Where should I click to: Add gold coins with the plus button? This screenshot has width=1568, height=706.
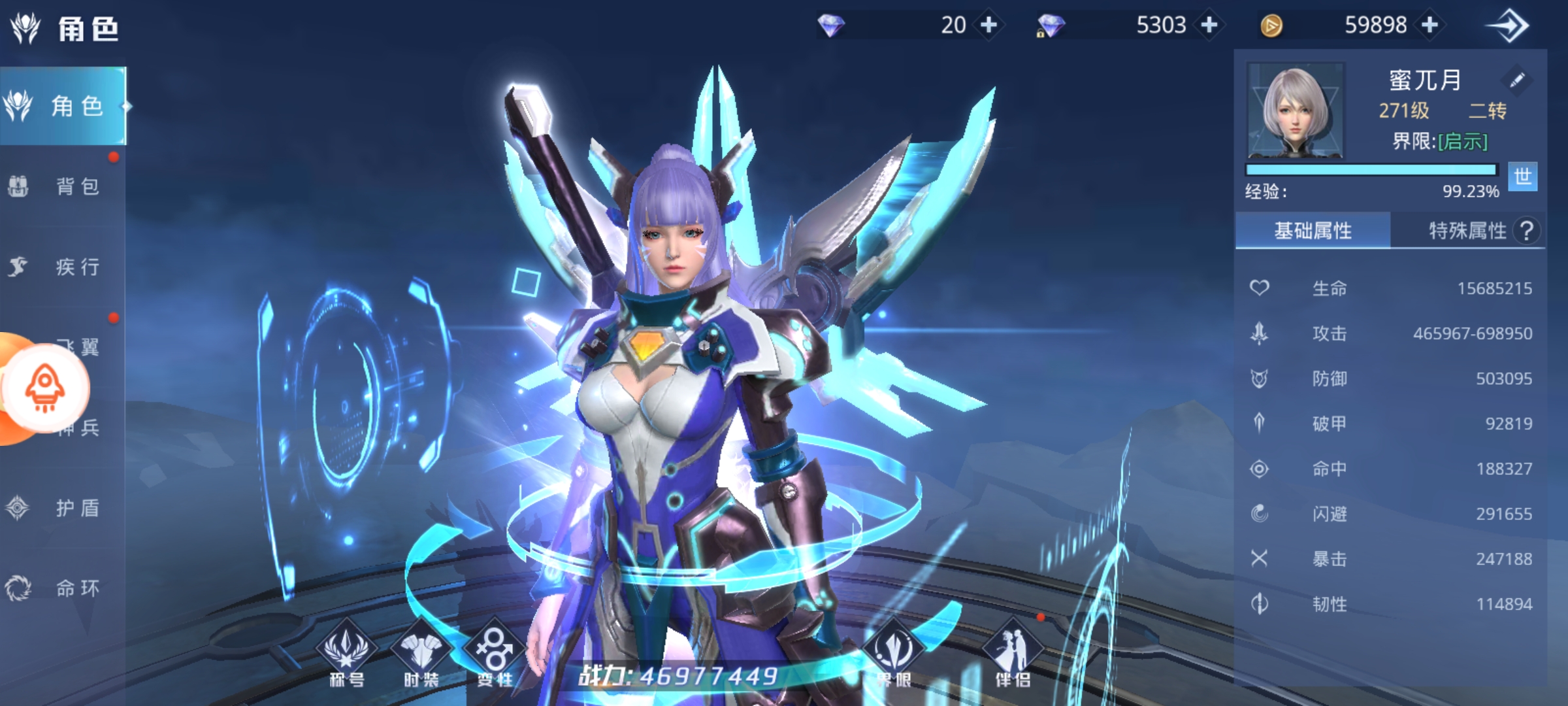pos(1430,25)
